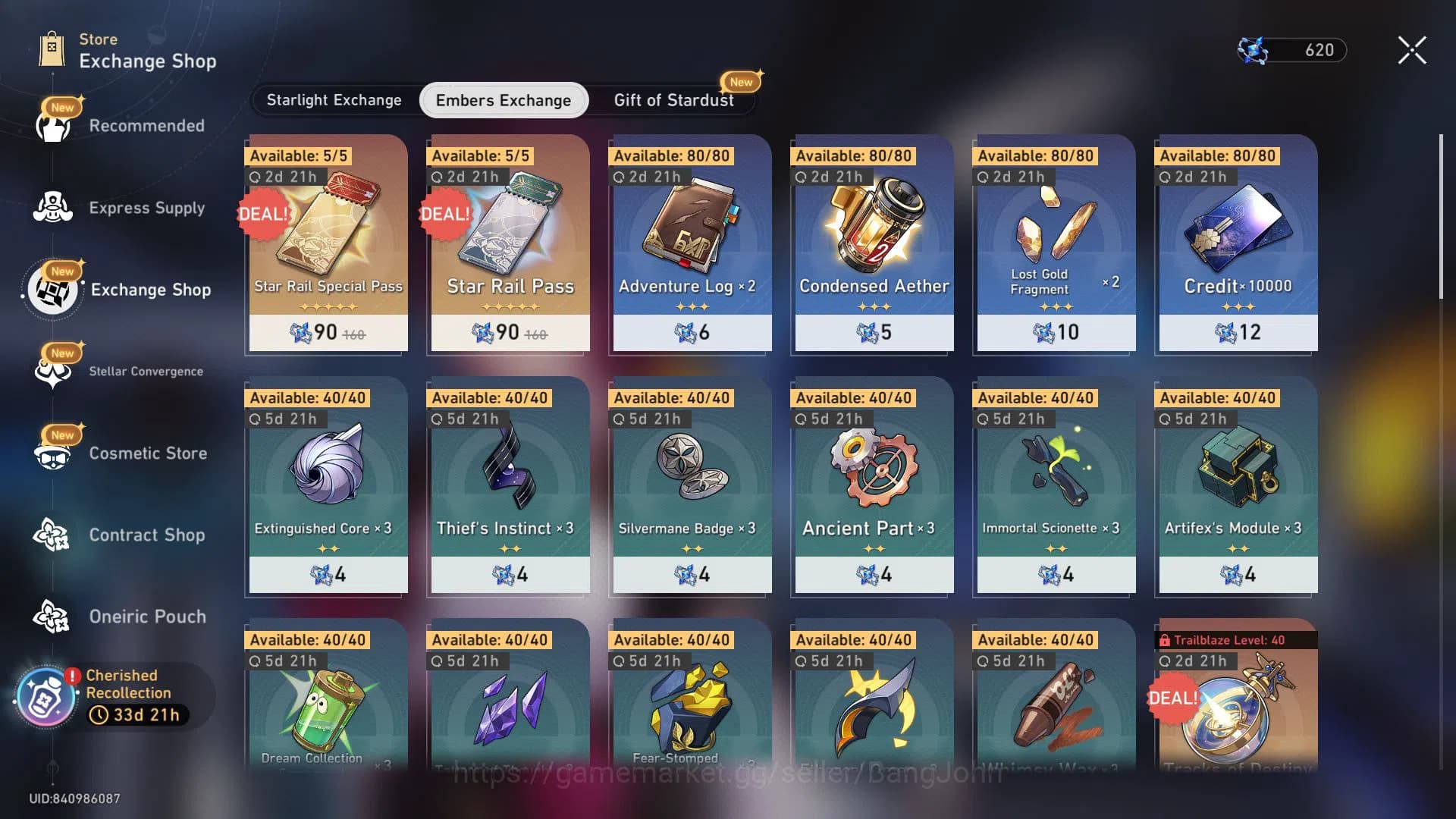This screenshot has height=819, width=1456.
Task: Click the Store bag icon at the top
Action: pos(52,49)
